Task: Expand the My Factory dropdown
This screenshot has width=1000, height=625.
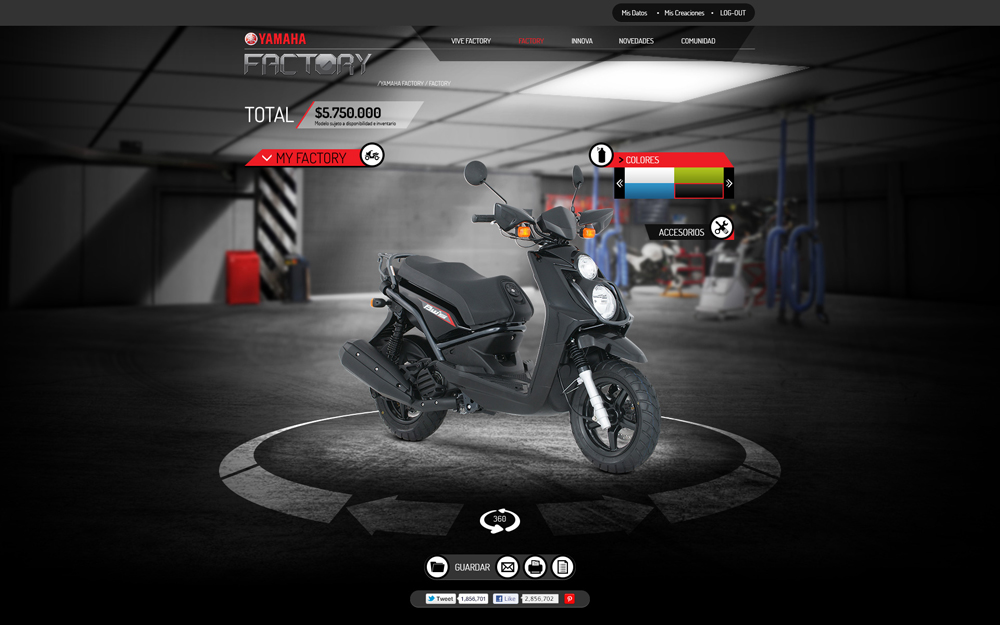Action: tap(267, 158)
